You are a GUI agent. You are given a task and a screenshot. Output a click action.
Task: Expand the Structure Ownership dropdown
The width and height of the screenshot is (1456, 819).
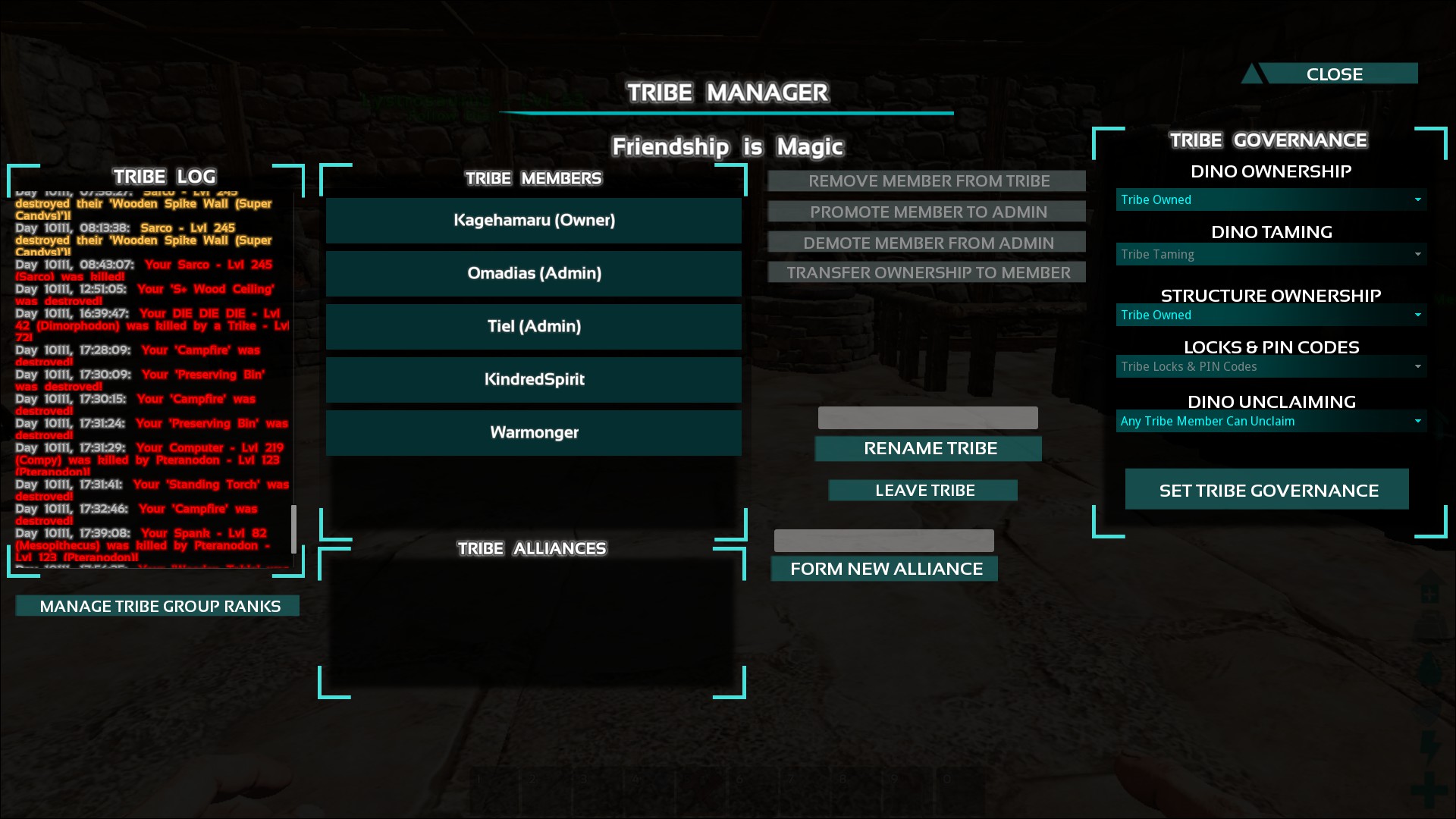[x=1271, y=315]
